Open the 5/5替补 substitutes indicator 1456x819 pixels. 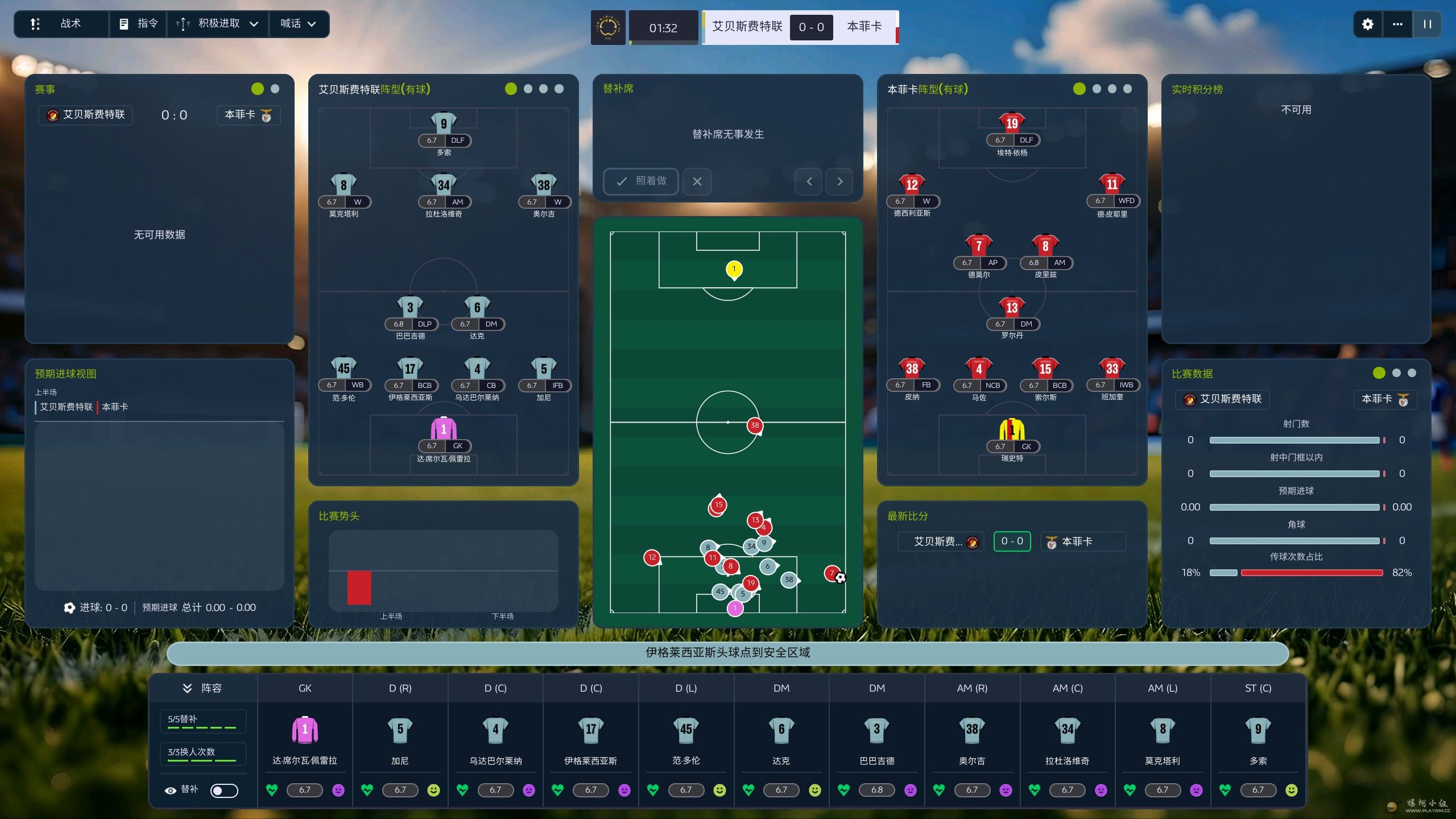(x=202, y=721)
